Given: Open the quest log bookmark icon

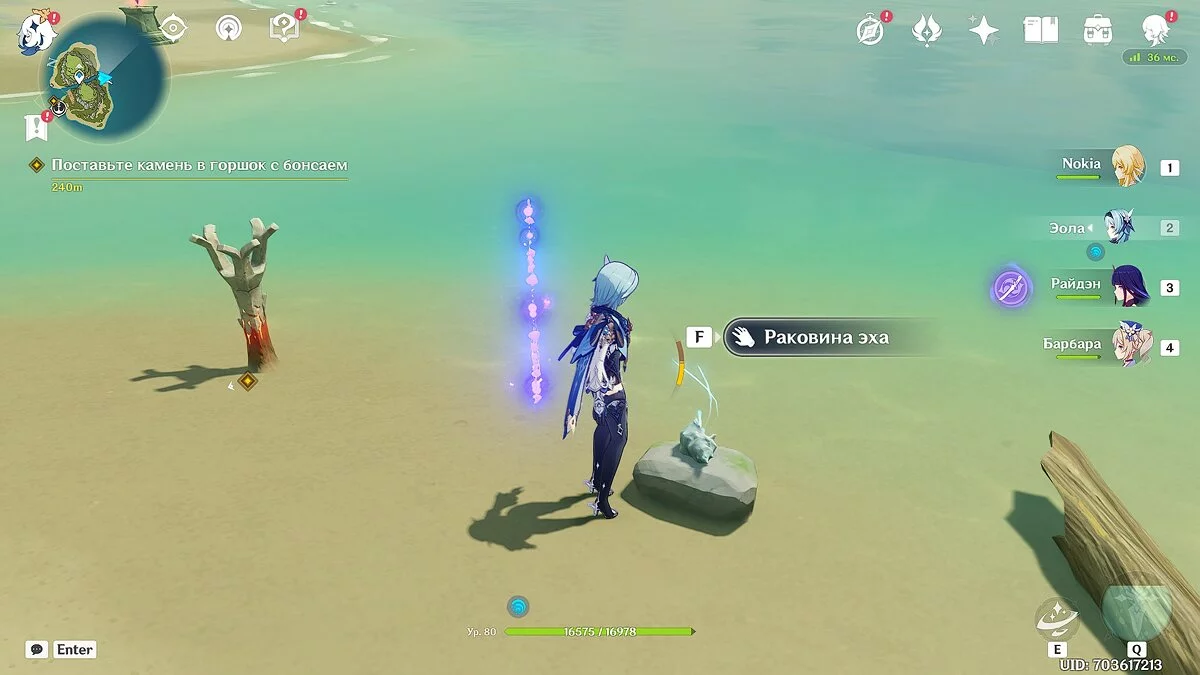Looking at the screenshot, I should (x=36, y=127).
